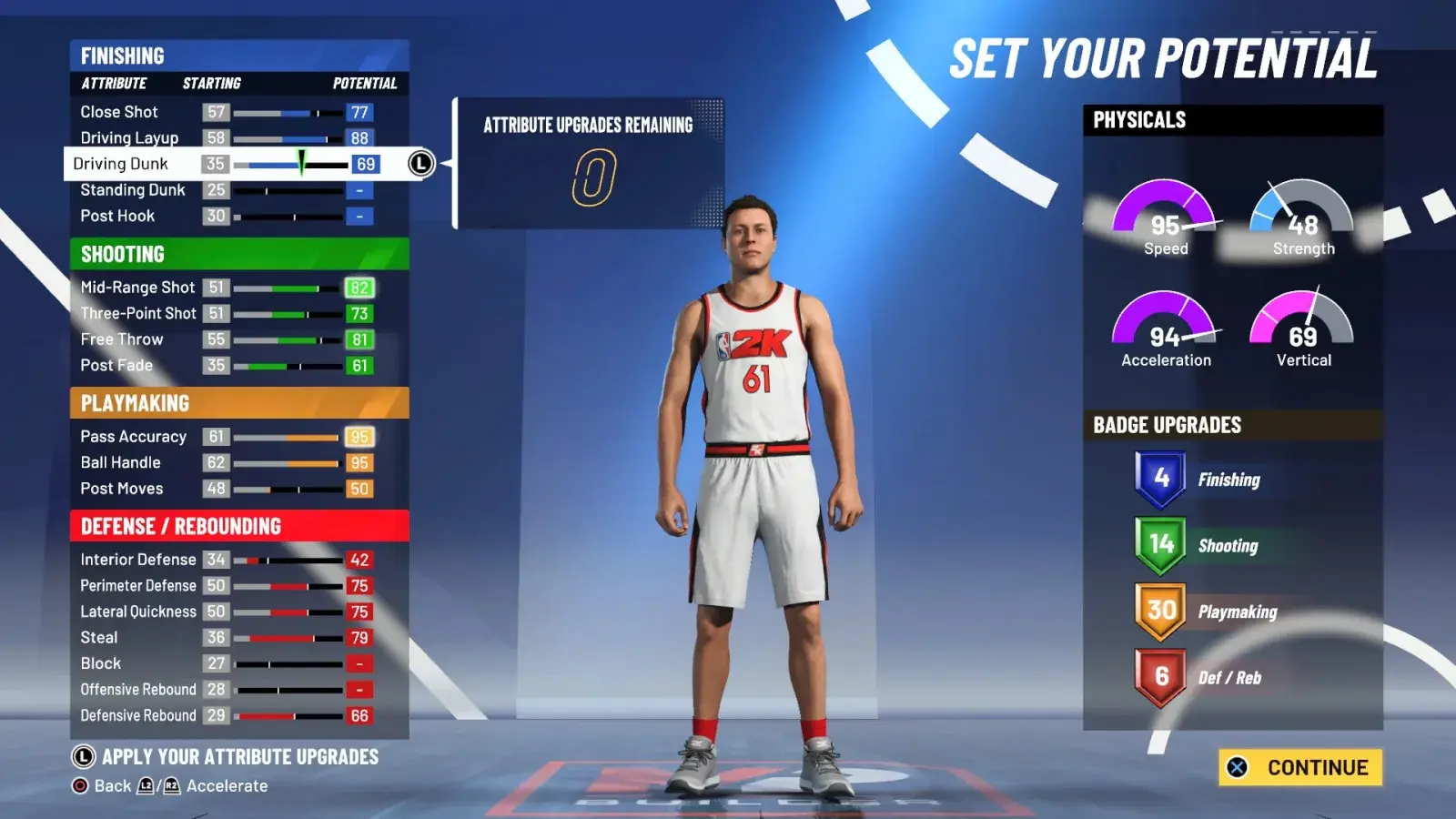Select the Lateral Quickness attribute row
Viewport: 1456px width, 819px height.
pos(227,612)
